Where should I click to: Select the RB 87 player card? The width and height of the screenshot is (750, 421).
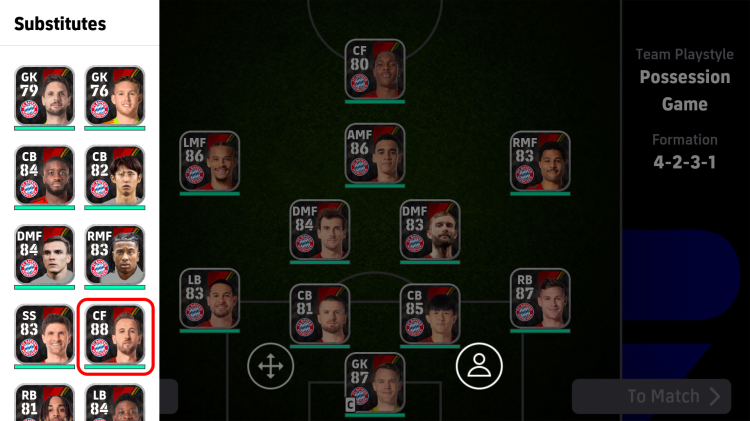(540, 298)
